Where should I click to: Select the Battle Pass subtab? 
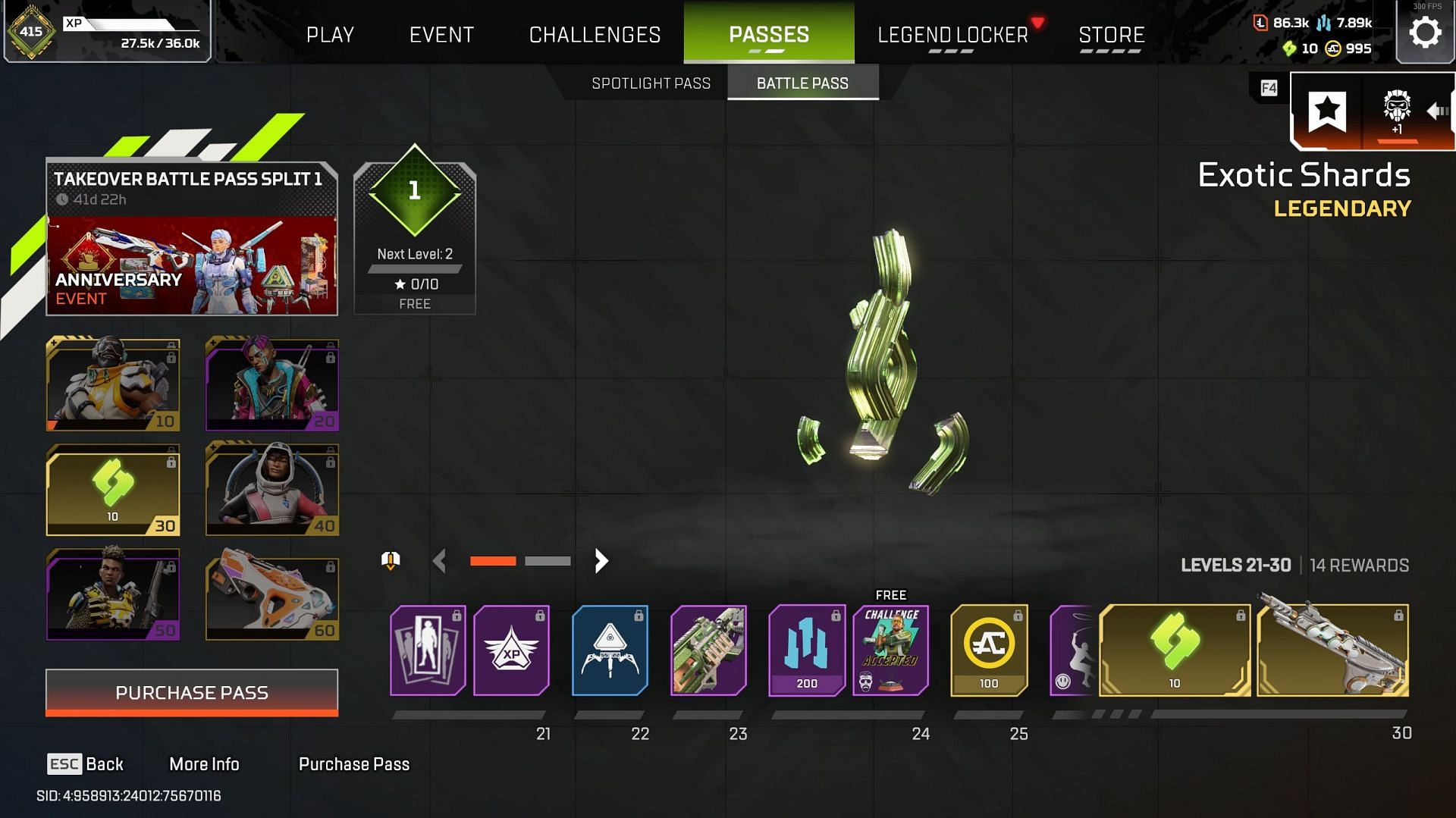click(x=802, y=83)
